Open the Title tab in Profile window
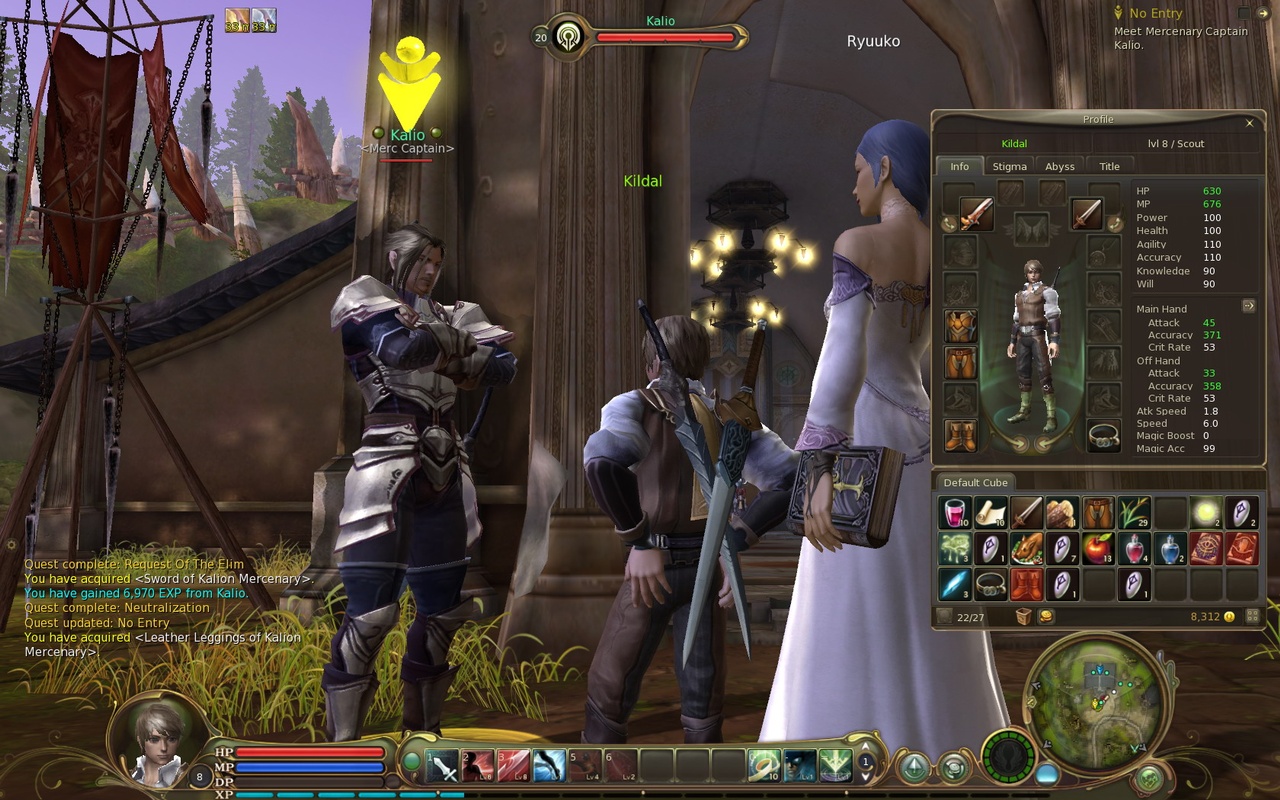This screenshot has height=800, width=1280. click(1110, 166)
